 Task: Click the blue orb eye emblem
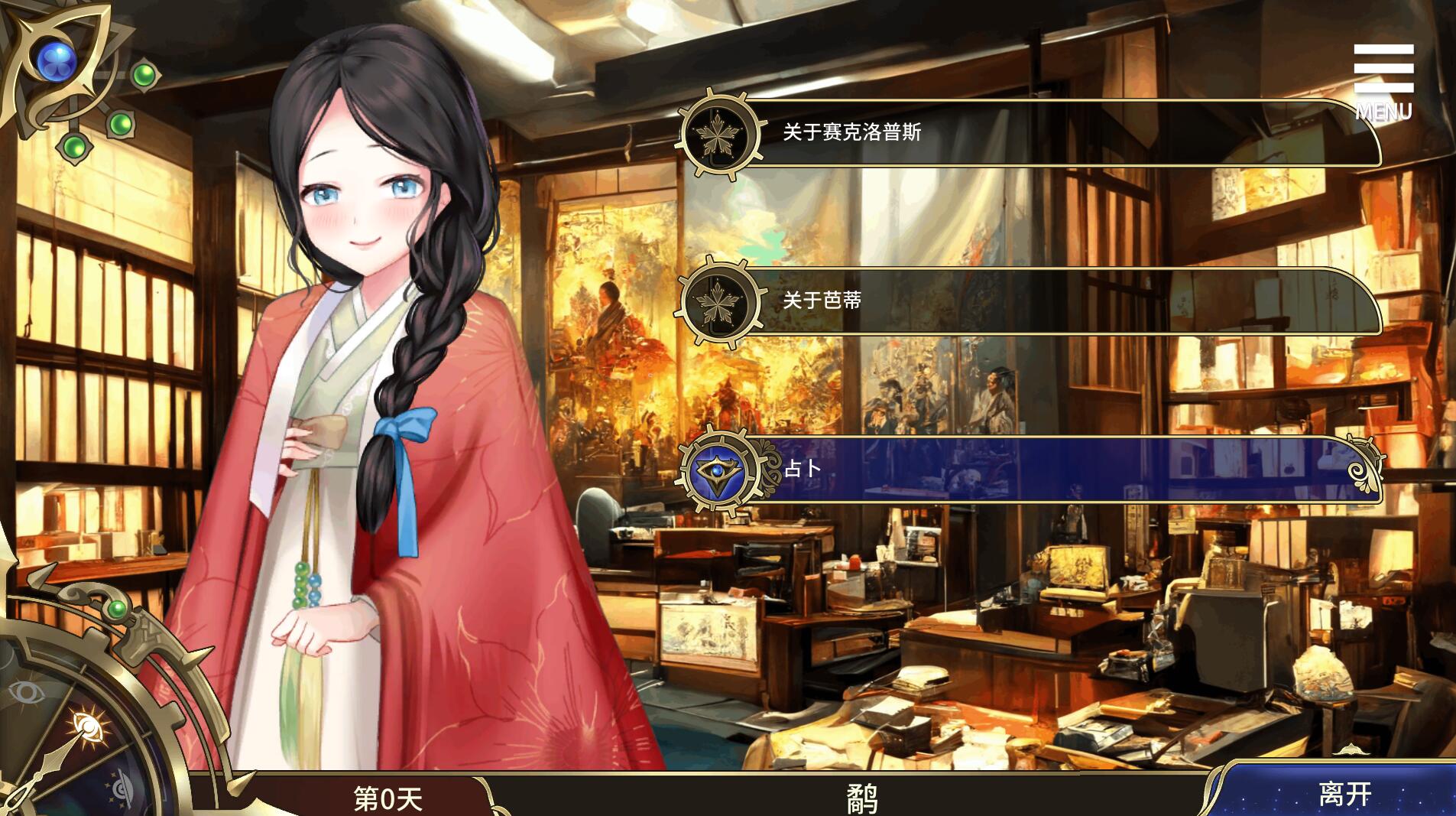tap(54, 55)
